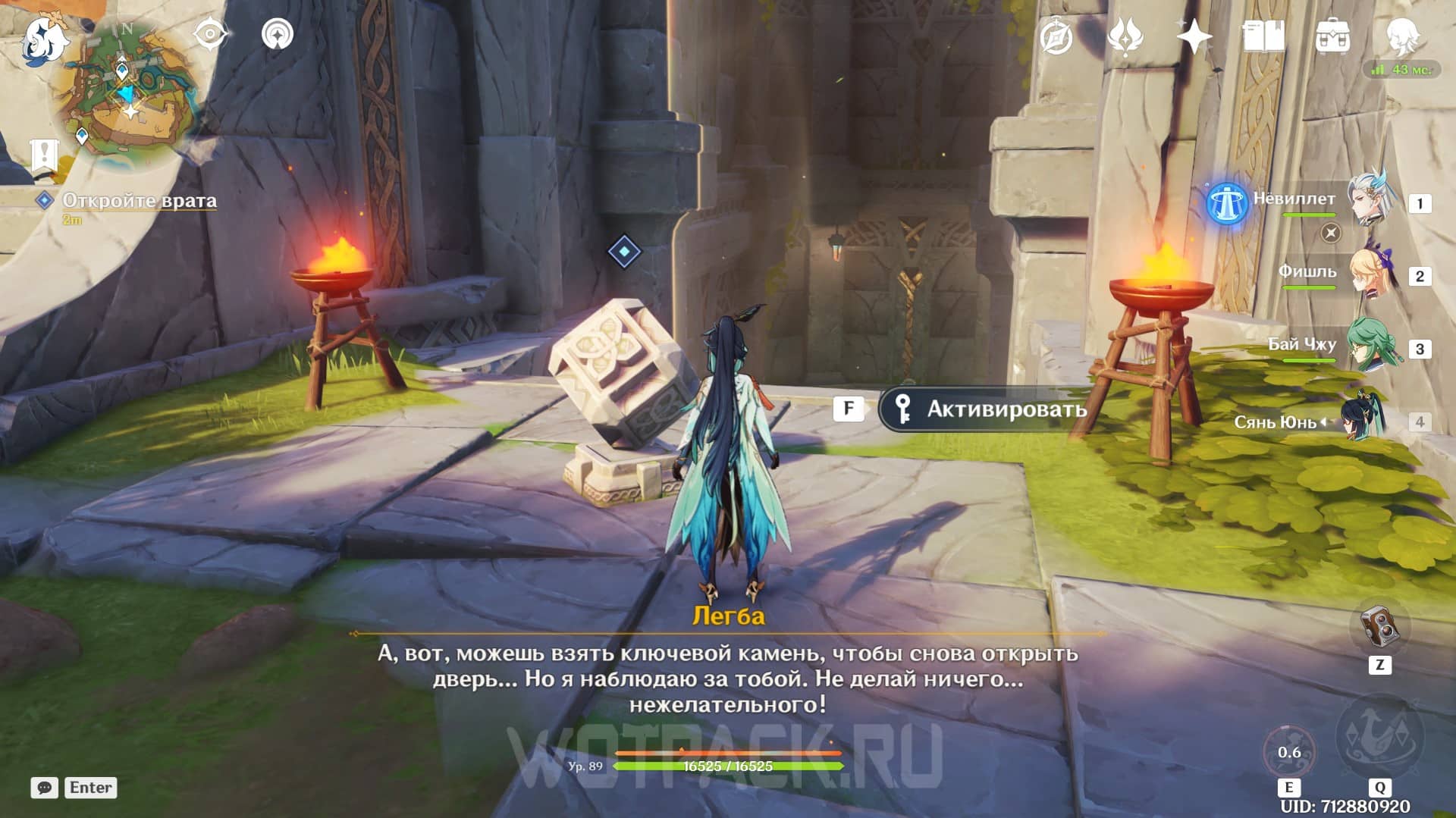Screen dimensions: 1456x818
Task: Click the crosshair target icon near minimap
Action: tap(210, 34)
